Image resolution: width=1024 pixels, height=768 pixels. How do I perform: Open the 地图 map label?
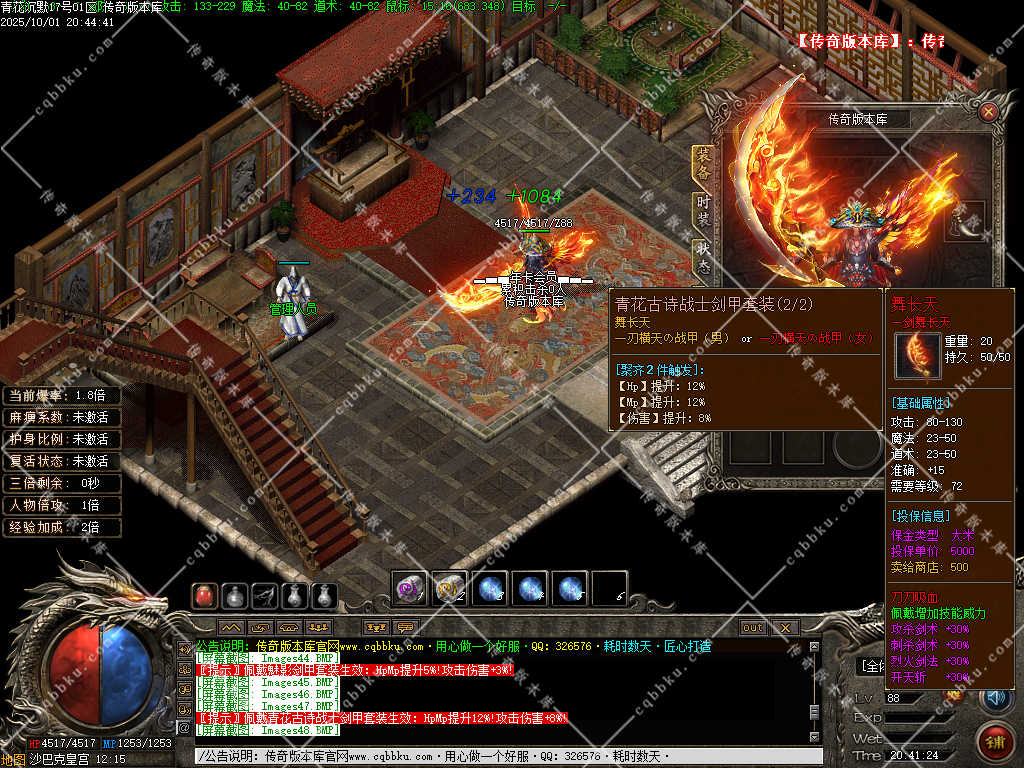14,760
